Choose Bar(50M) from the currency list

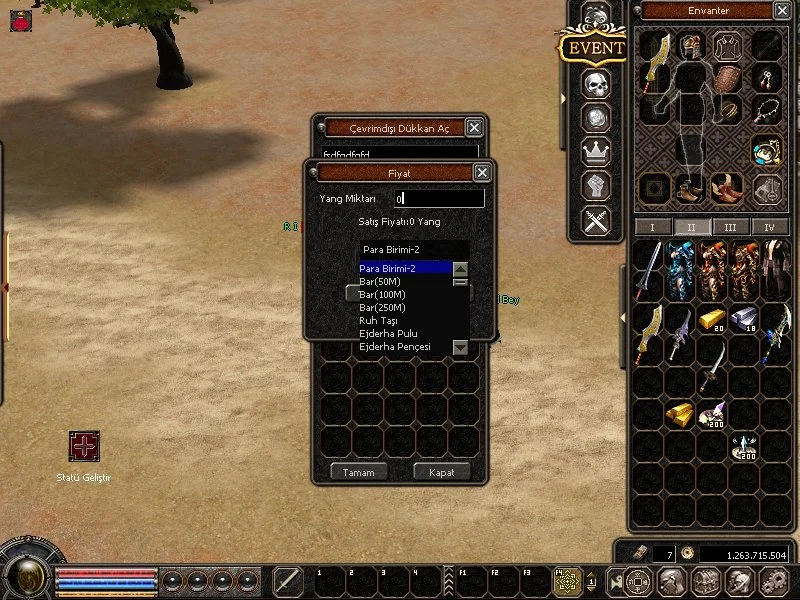point(381,282)
